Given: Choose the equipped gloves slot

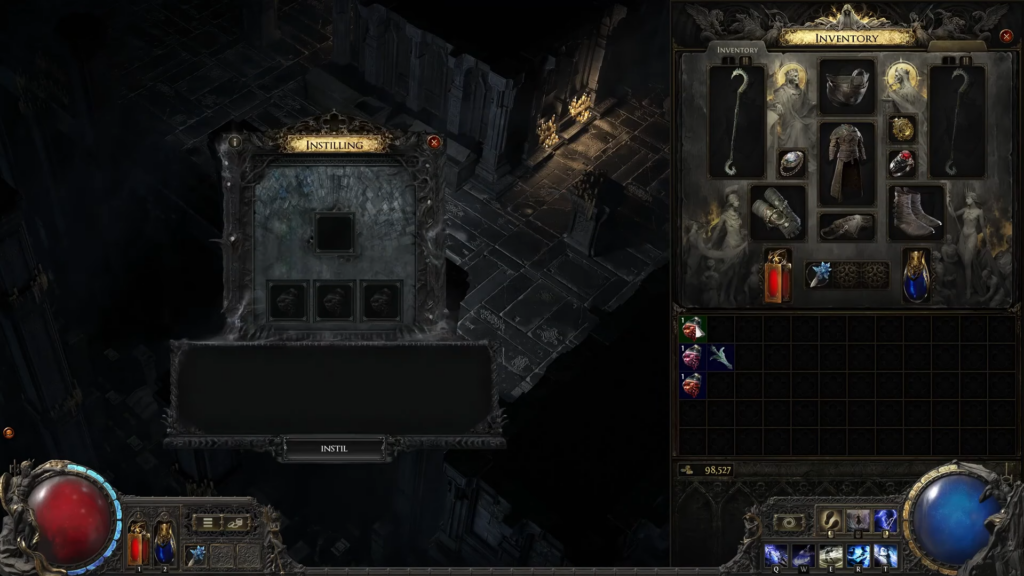Looking at the screenshot, I should 778,212.
